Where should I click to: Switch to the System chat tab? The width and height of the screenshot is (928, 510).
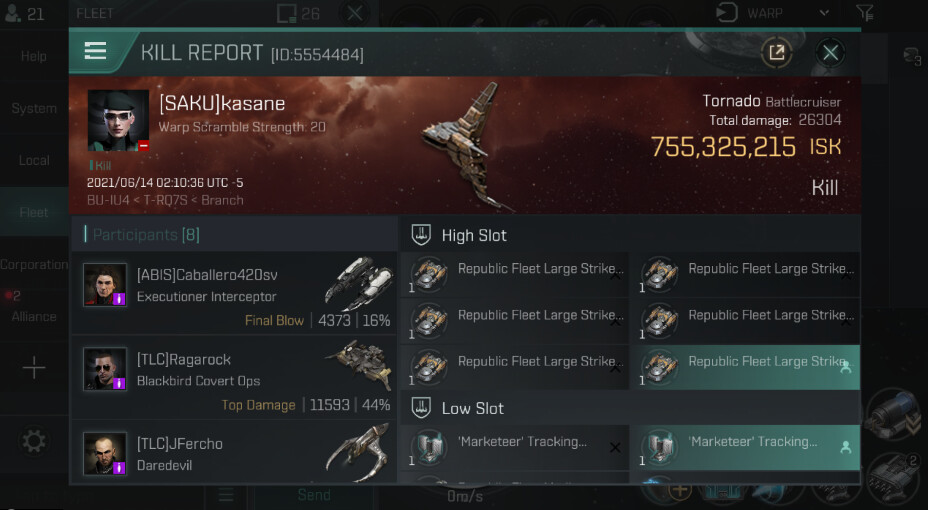point(34,108)
